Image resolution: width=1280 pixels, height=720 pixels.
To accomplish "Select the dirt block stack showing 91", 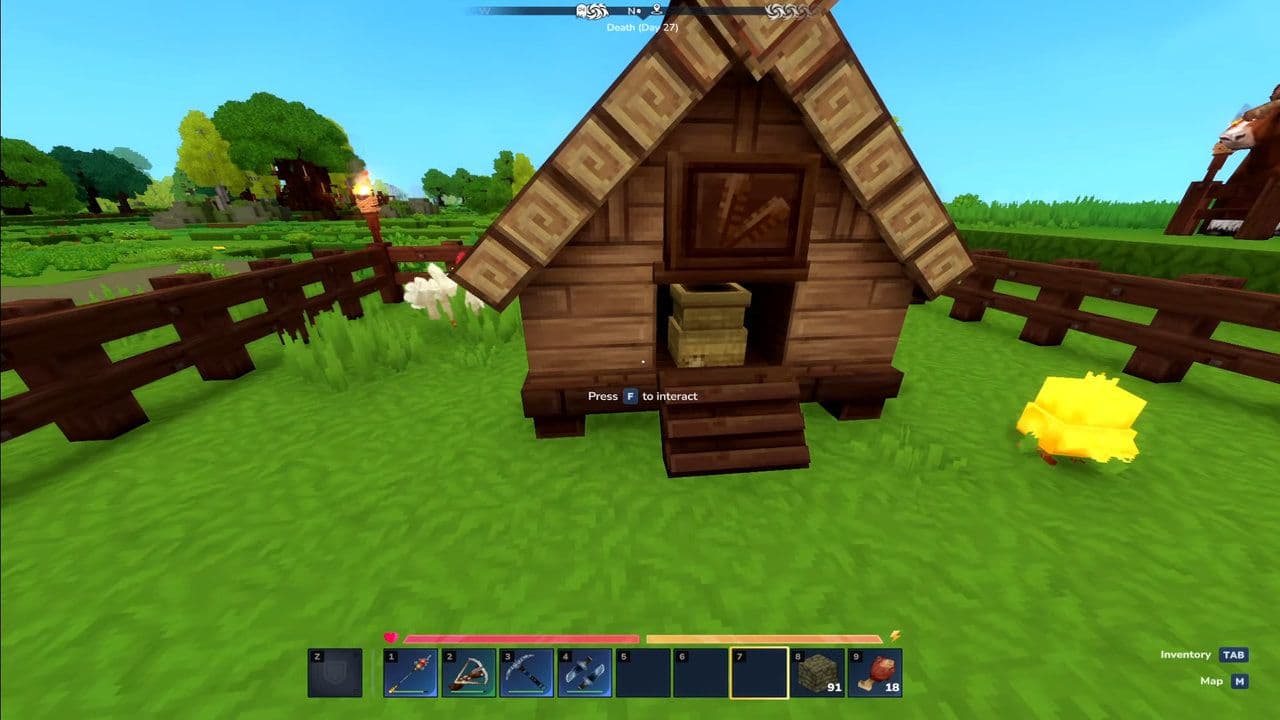I will tap(818, 674).
